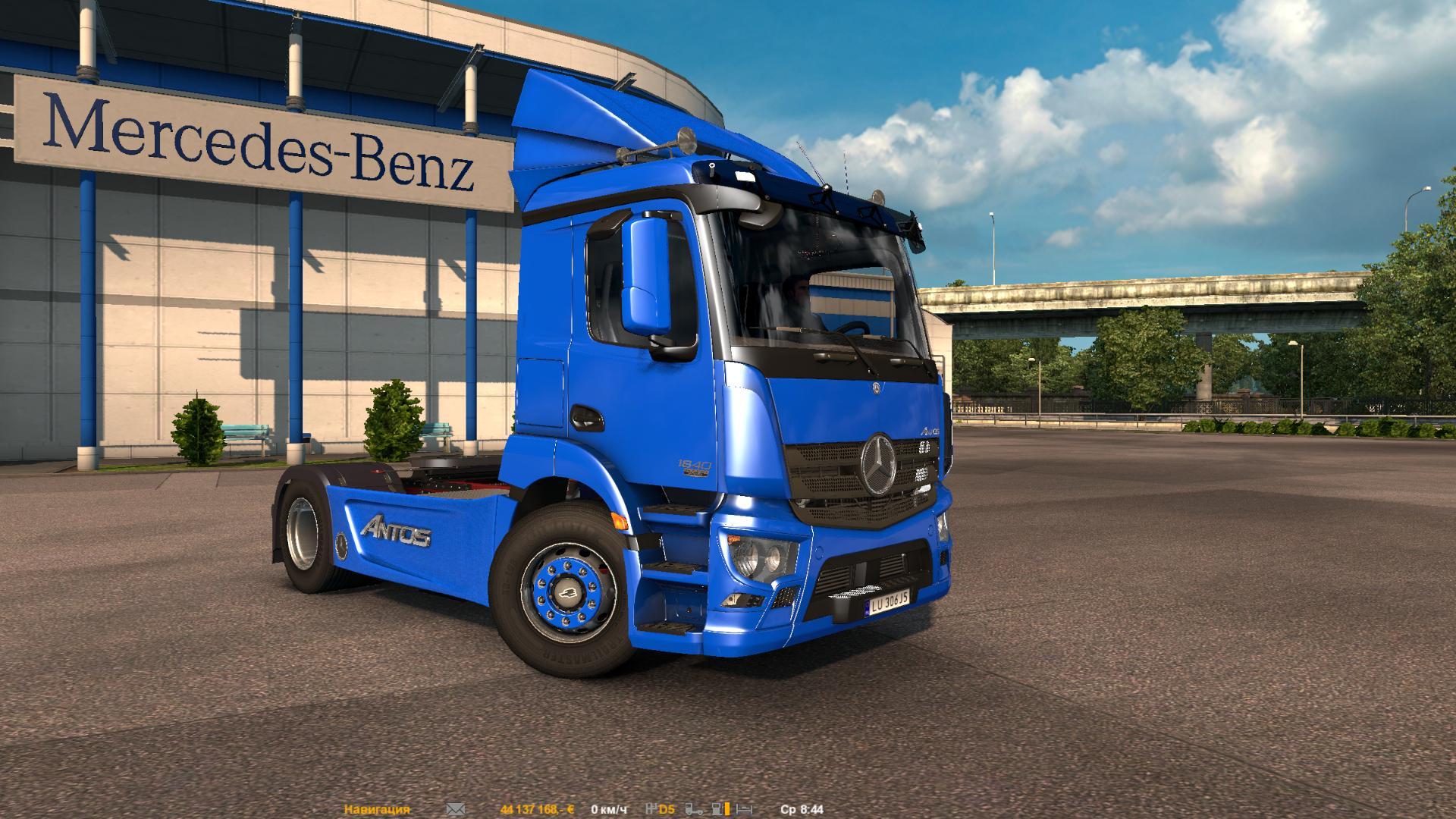Click the truck and trailer status icon
This screenshot has height=819, width=1456.
click(x=694, y=810)
